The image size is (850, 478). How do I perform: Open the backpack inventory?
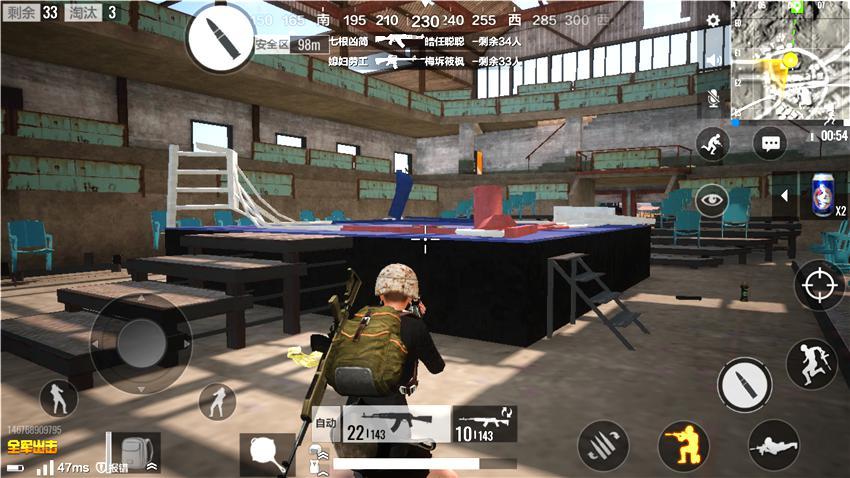coord(133,453)
